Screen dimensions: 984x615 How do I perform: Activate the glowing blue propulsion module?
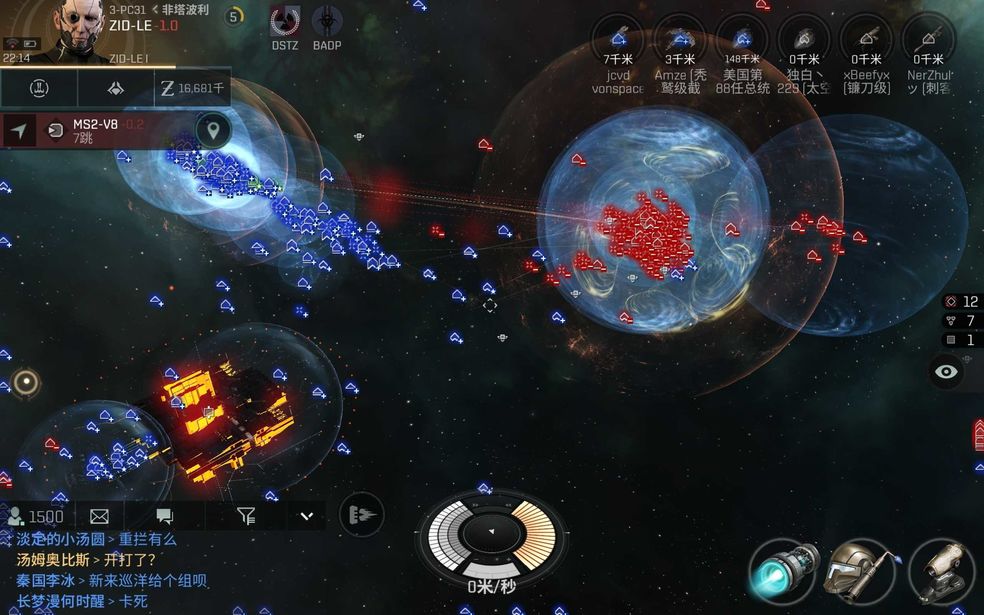(x=783, y=571)
